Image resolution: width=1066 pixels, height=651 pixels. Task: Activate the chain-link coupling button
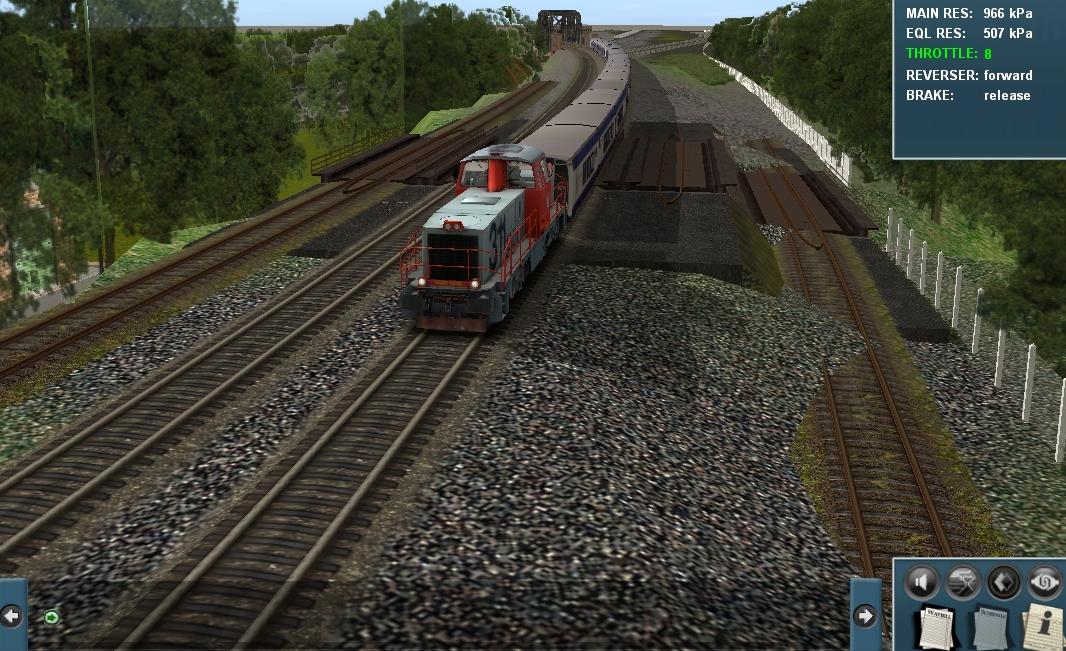[x=1044, y=581]
